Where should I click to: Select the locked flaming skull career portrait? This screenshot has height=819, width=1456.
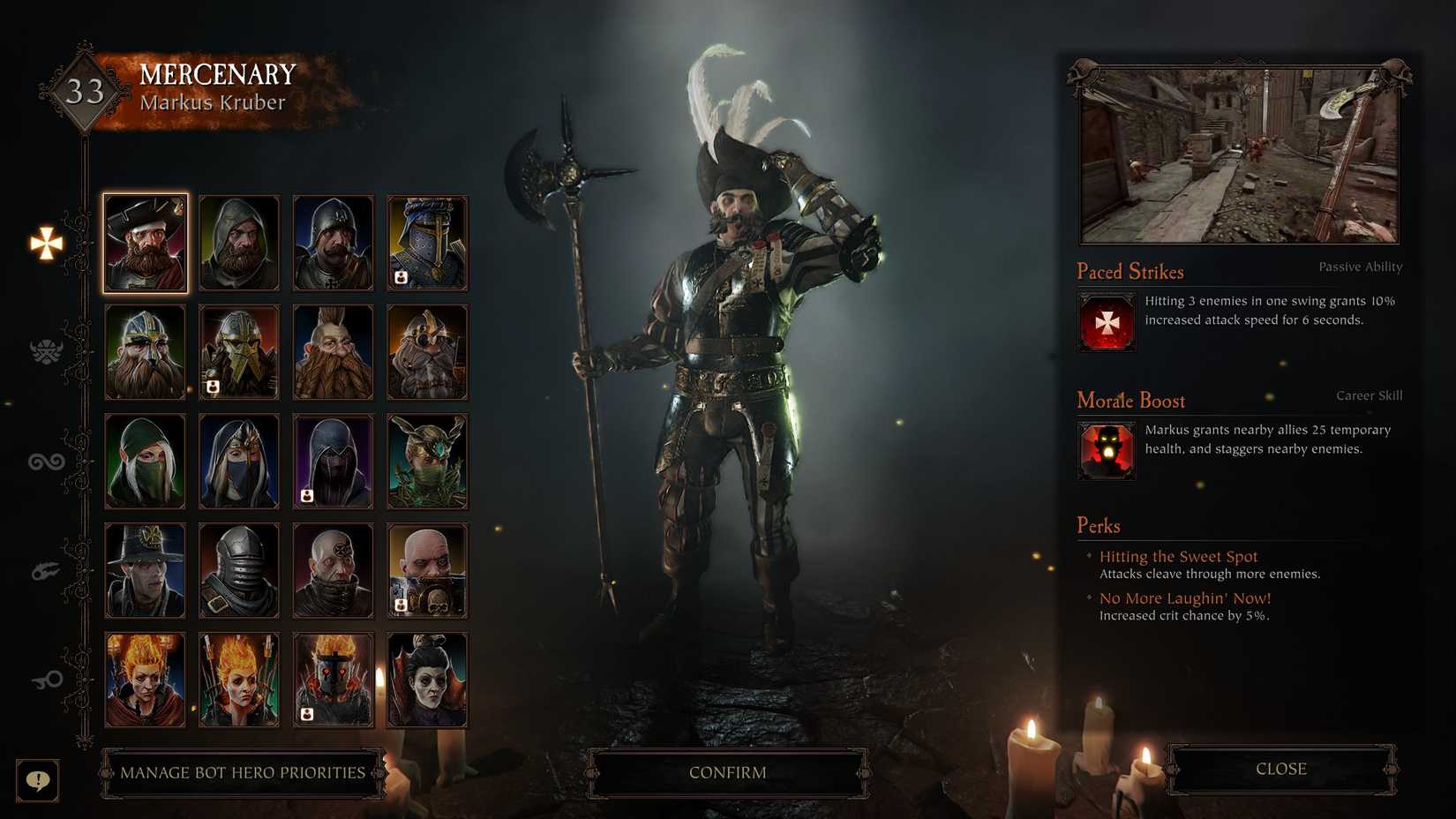point(334,677)
